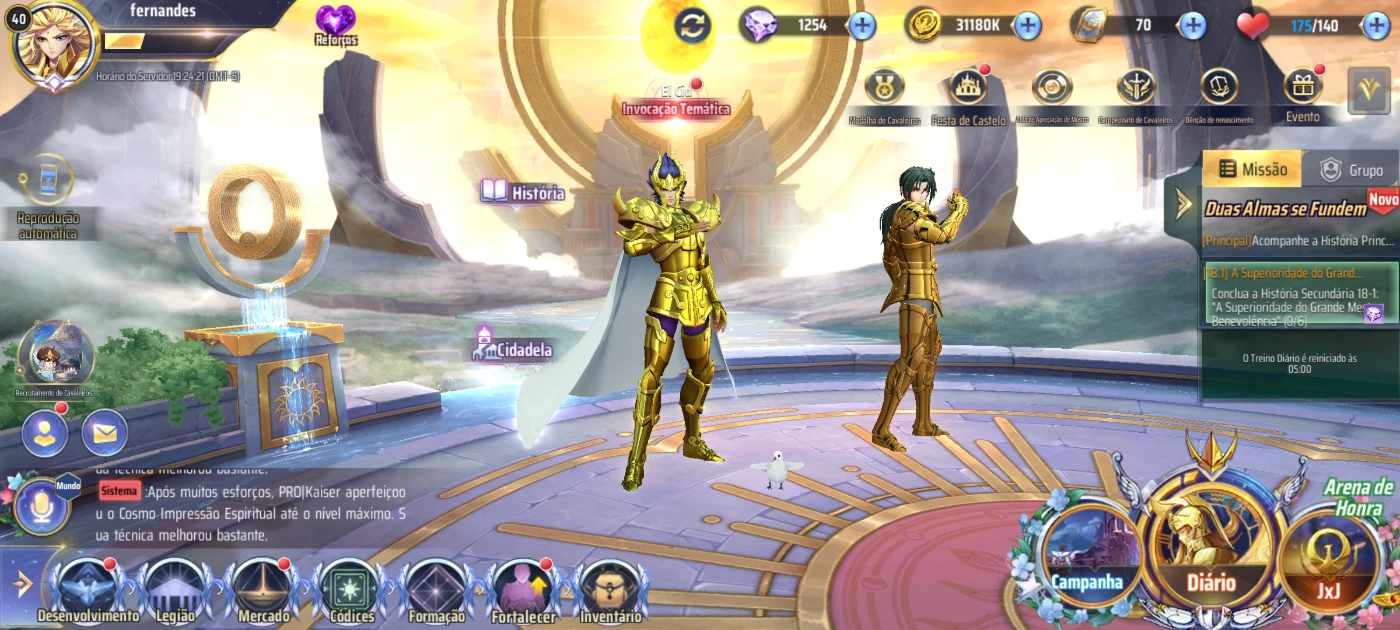The width and height of the screenshot is (1400, 630).
Task: Open Festa de Castelo event
Action: coord(968,90)
